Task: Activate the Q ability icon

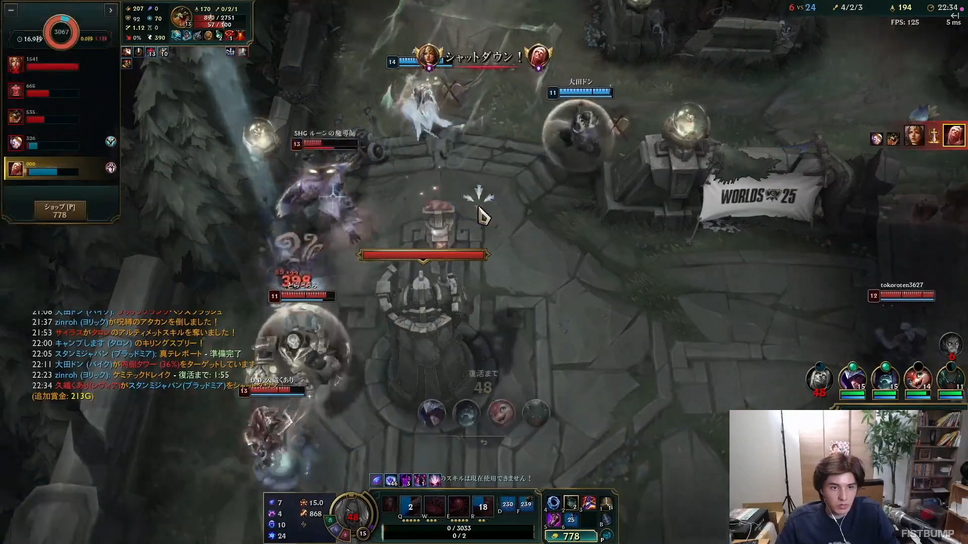Action: [x=410, y=507]
